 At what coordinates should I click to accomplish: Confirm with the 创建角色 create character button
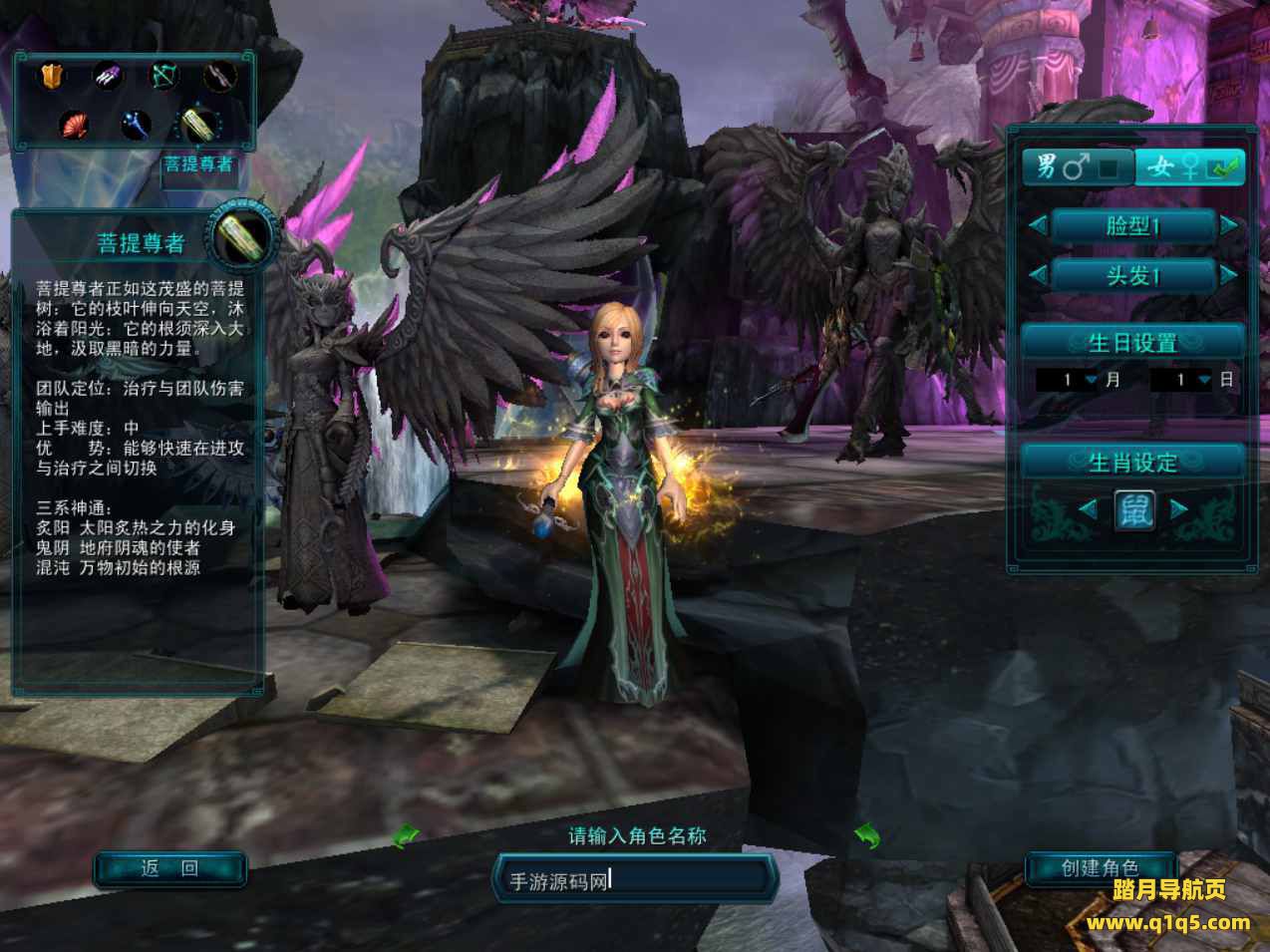pos(1100,869)
